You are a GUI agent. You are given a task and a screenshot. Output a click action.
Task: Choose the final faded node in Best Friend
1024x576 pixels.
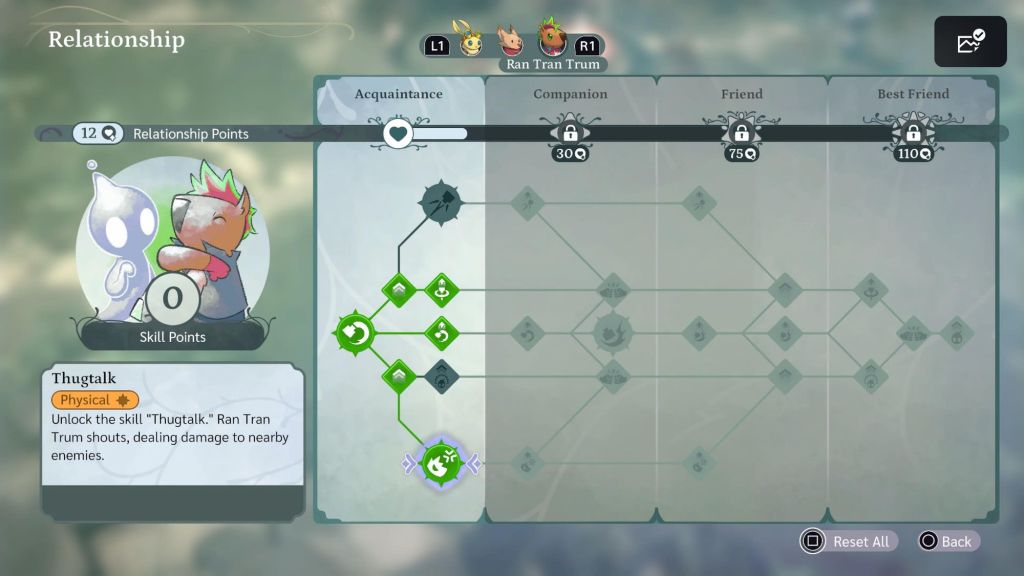click(x=956, y=333)
